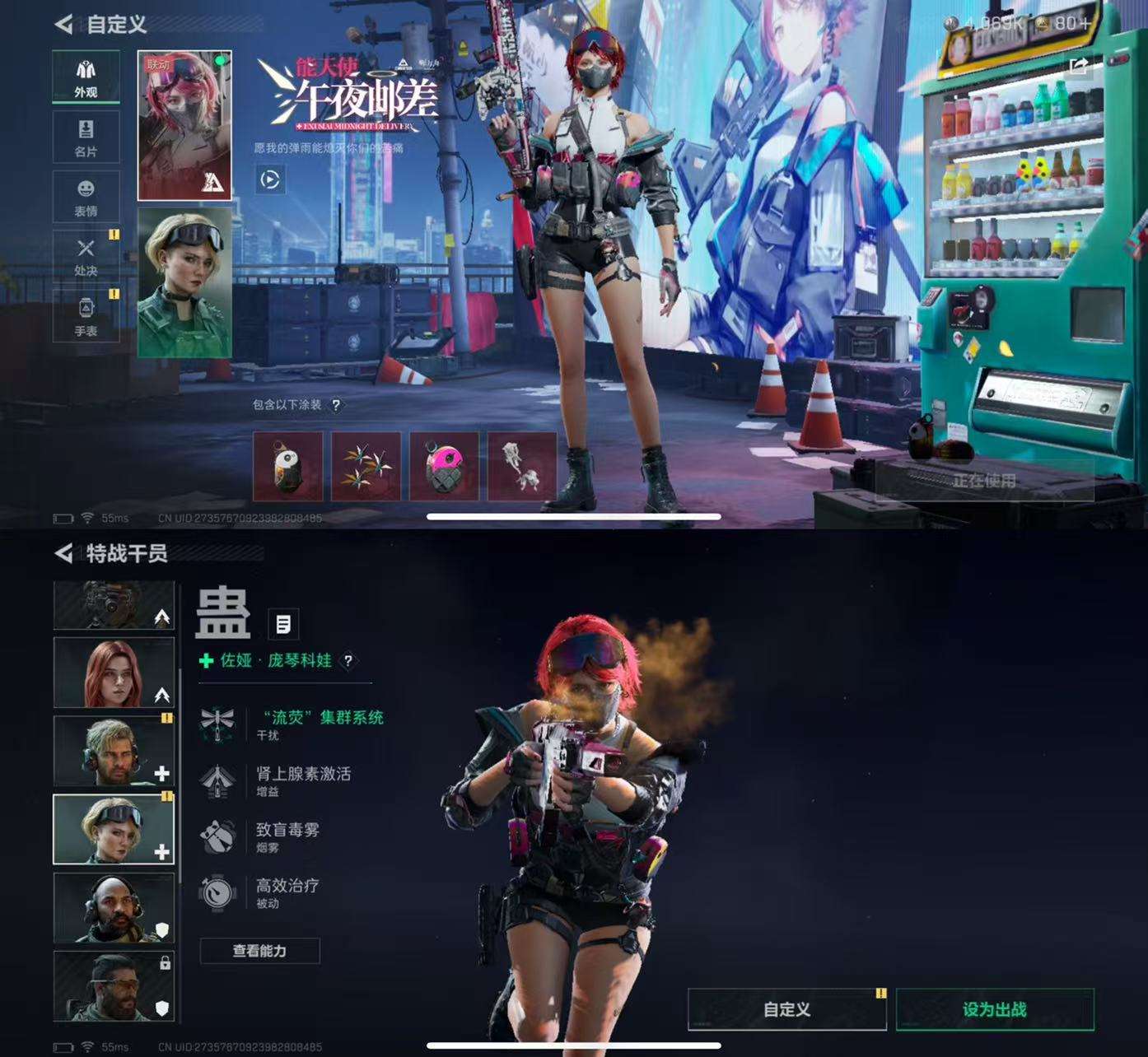Open the notes icon beside operator name 蛊
Image resolution: width=1148 pixels, height=1057 pixels.
(x=284, y=624)
